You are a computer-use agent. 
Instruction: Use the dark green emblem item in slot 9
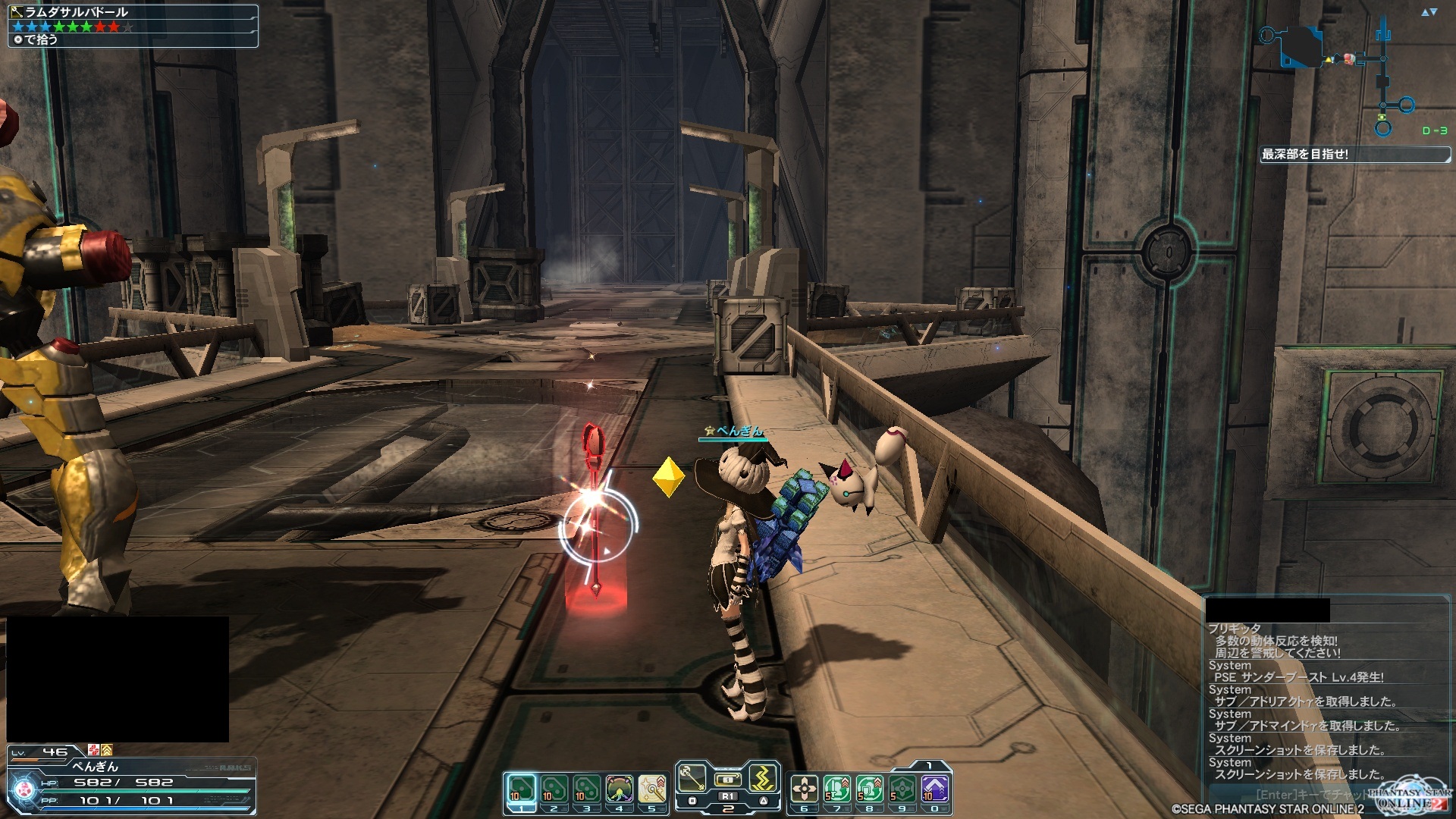(x=902, y=789)
